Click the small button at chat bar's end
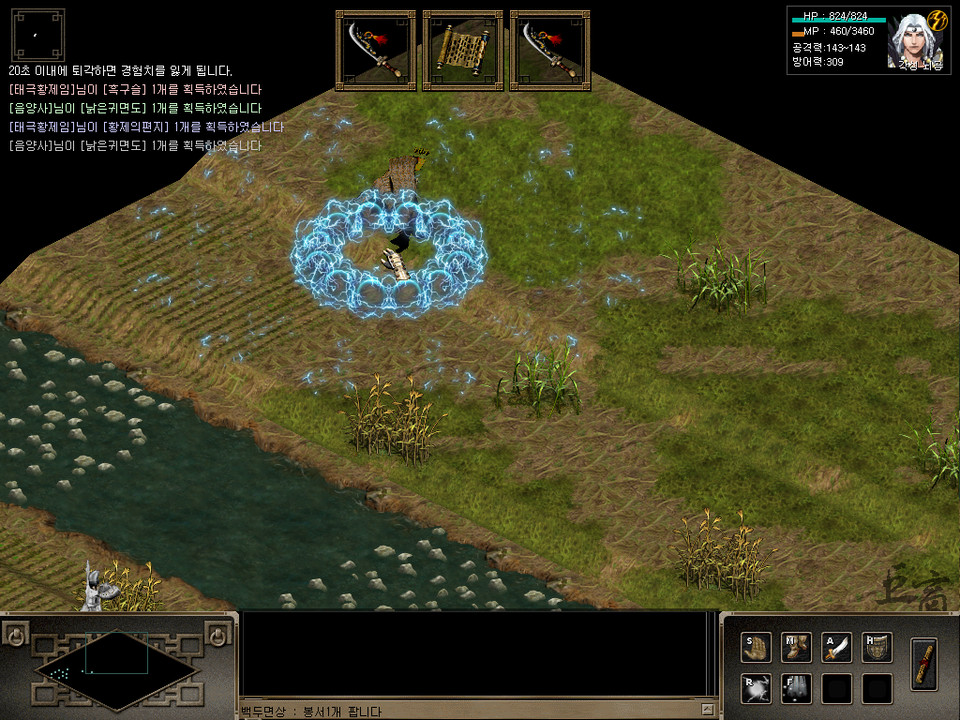This screenshot has width=960, height=720. 708,710
